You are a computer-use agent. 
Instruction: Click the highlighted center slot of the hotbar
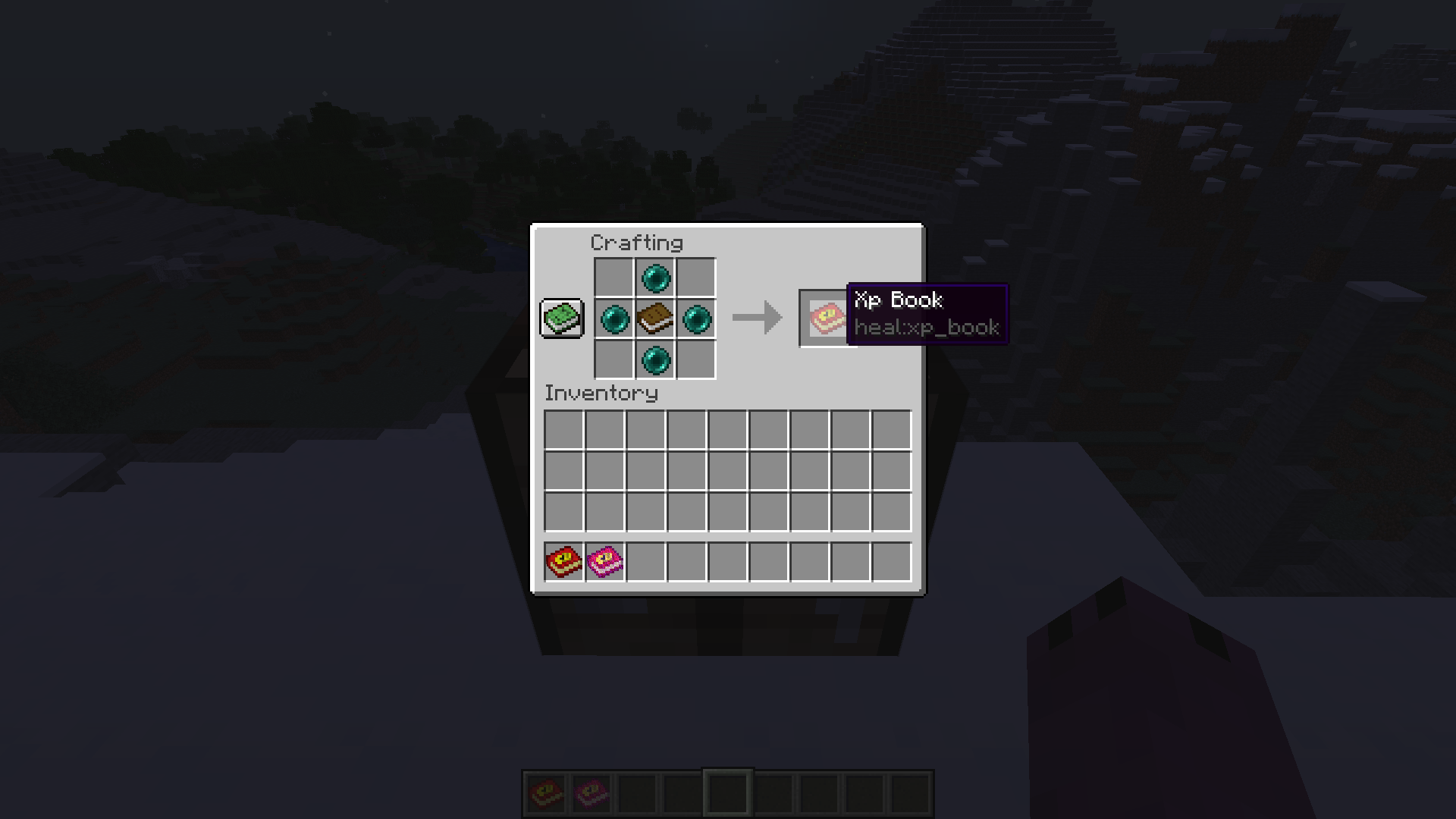pos(726,792)
